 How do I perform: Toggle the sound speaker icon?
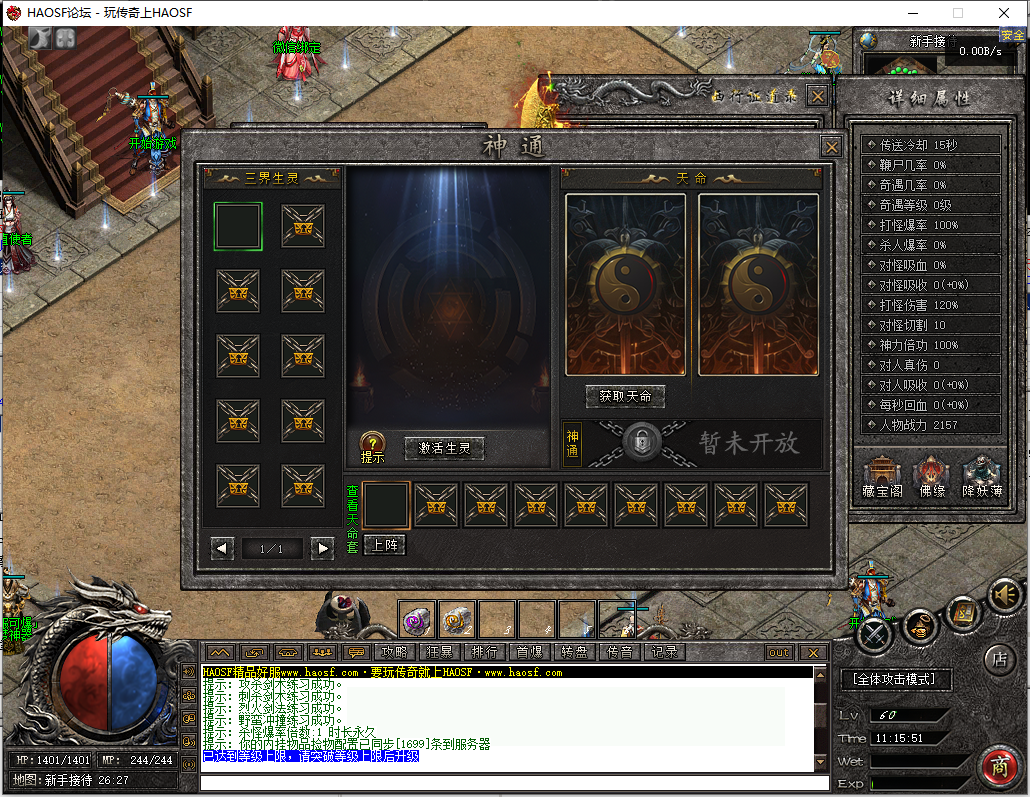[1004, 596]
